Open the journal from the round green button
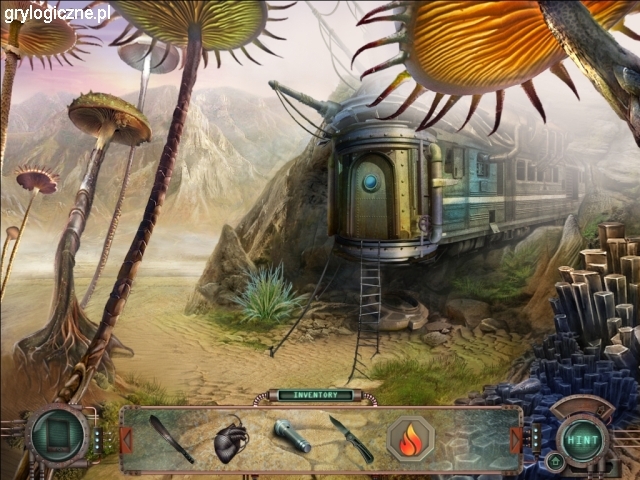 59,436
